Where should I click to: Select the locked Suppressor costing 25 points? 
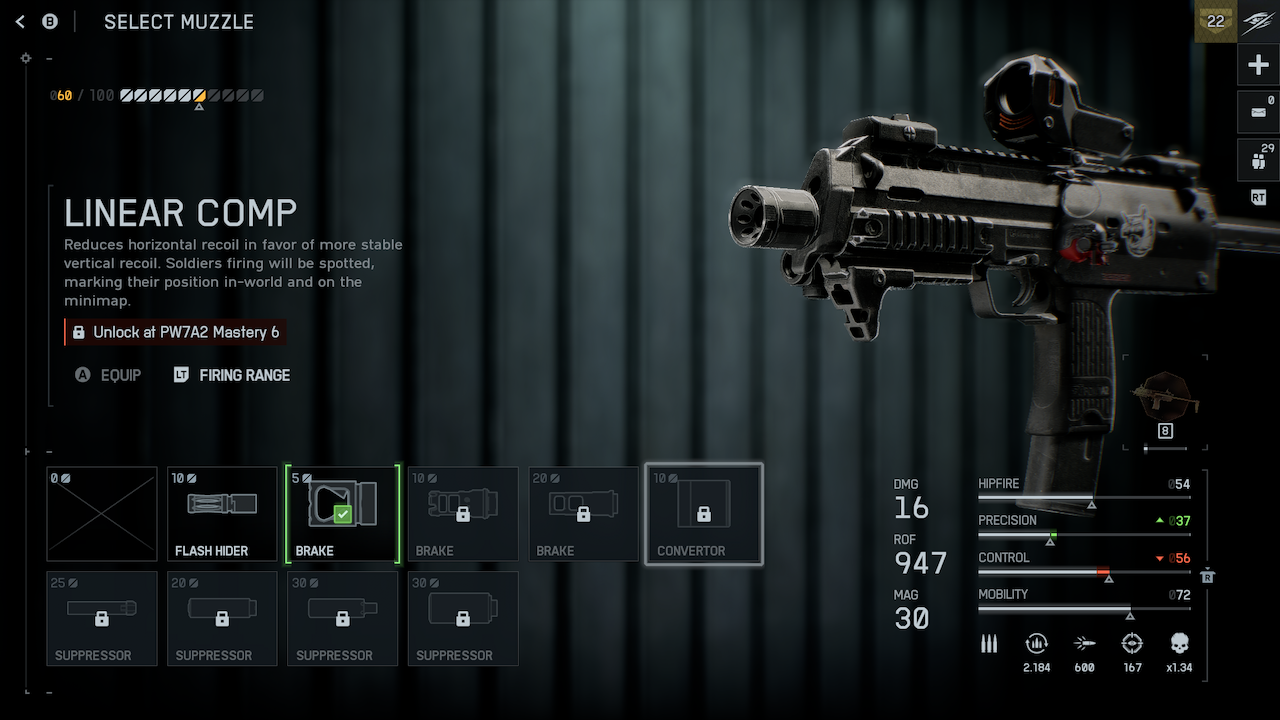pyautogui.click(x=102, y=618)
